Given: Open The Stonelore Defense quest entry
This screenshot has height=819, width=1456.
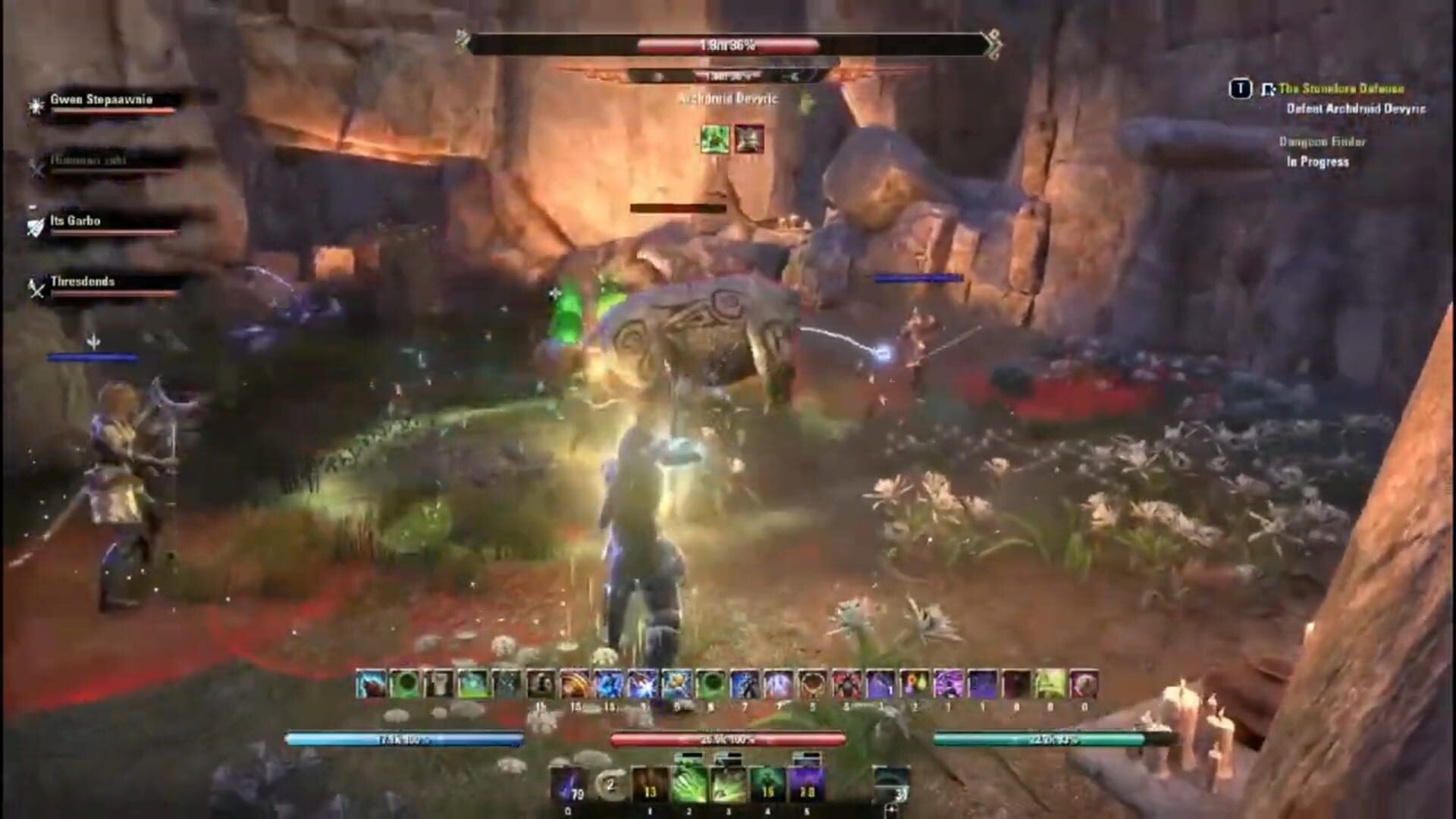Looking at the screenshot, I should click(x=1357, y=90).
